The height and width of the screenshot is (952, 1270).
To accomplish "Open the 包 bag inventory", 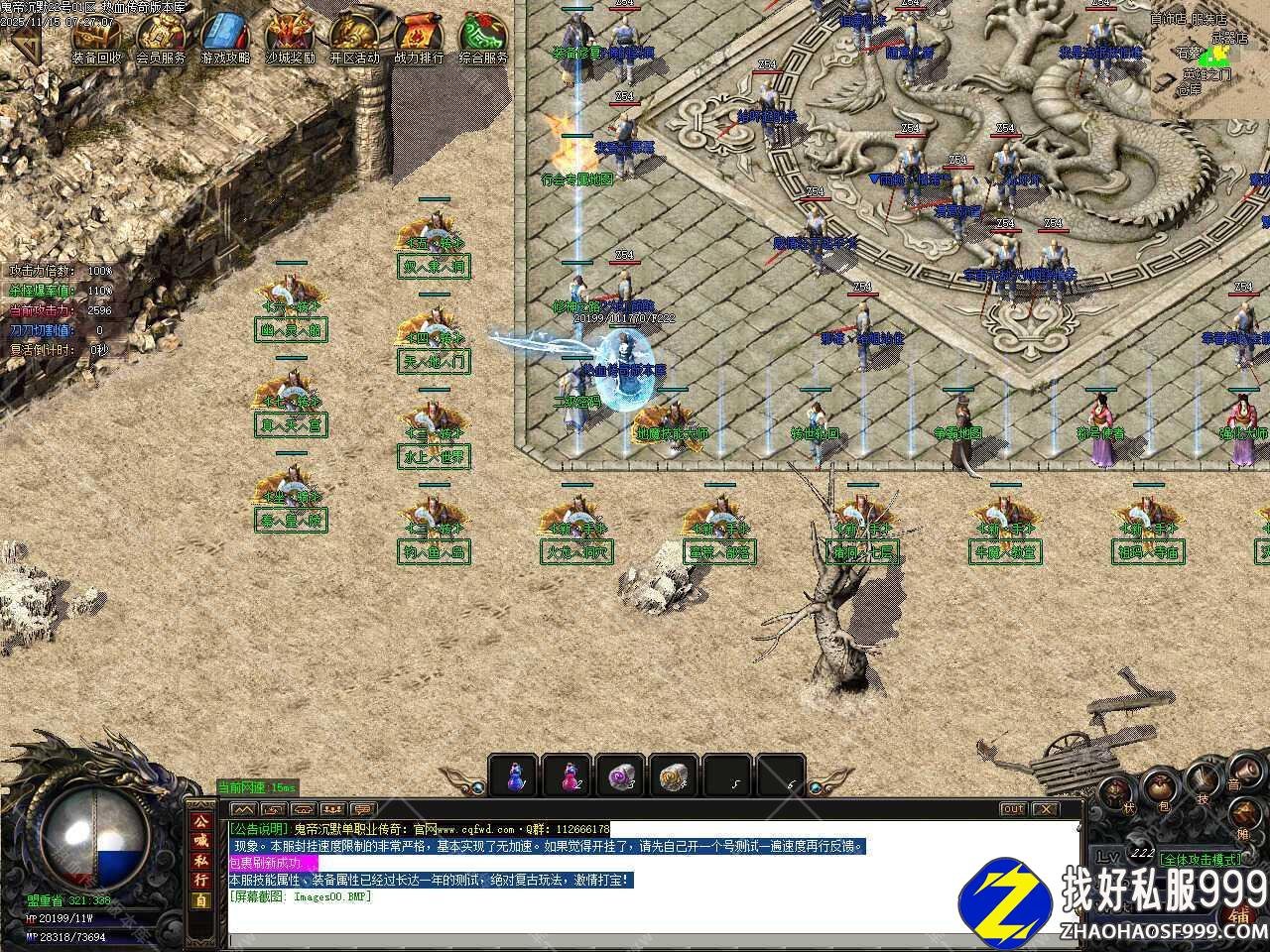I will [1159, 791].
